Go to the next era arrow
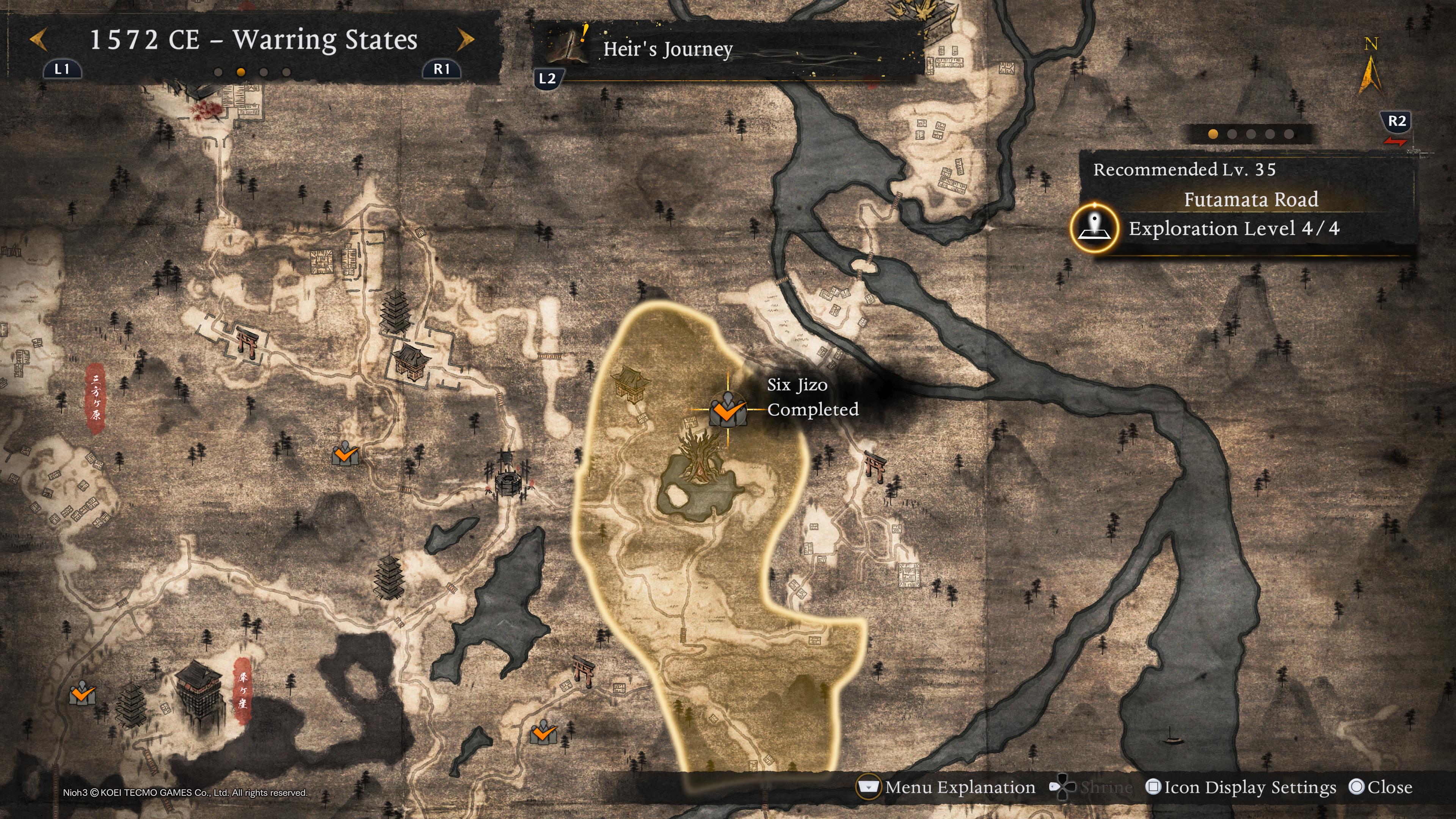Screen dimensions: 1456x819 (466, 39)
